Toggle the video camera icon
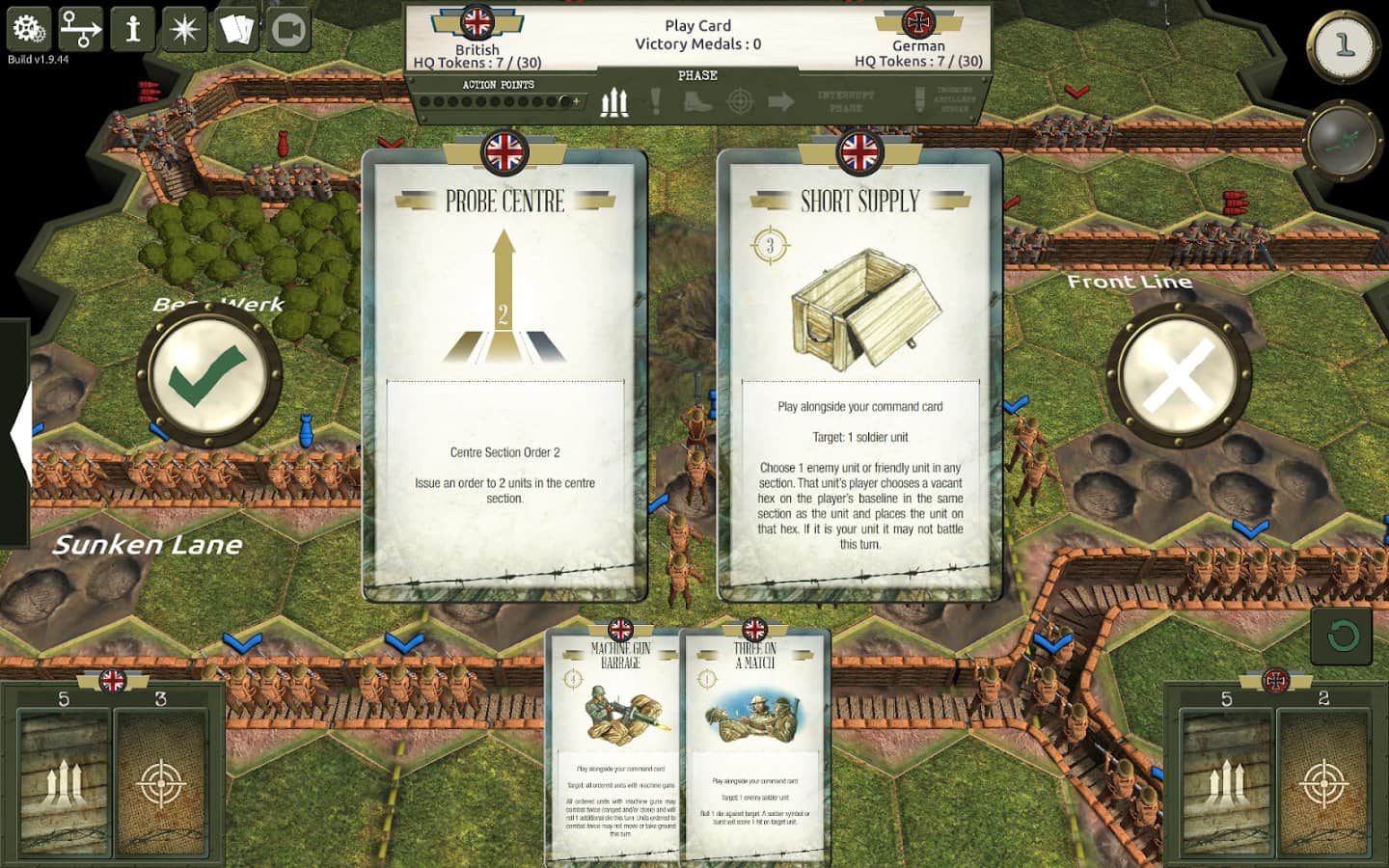This screenshot has height=868, width=1389. [x=287, y=29]
